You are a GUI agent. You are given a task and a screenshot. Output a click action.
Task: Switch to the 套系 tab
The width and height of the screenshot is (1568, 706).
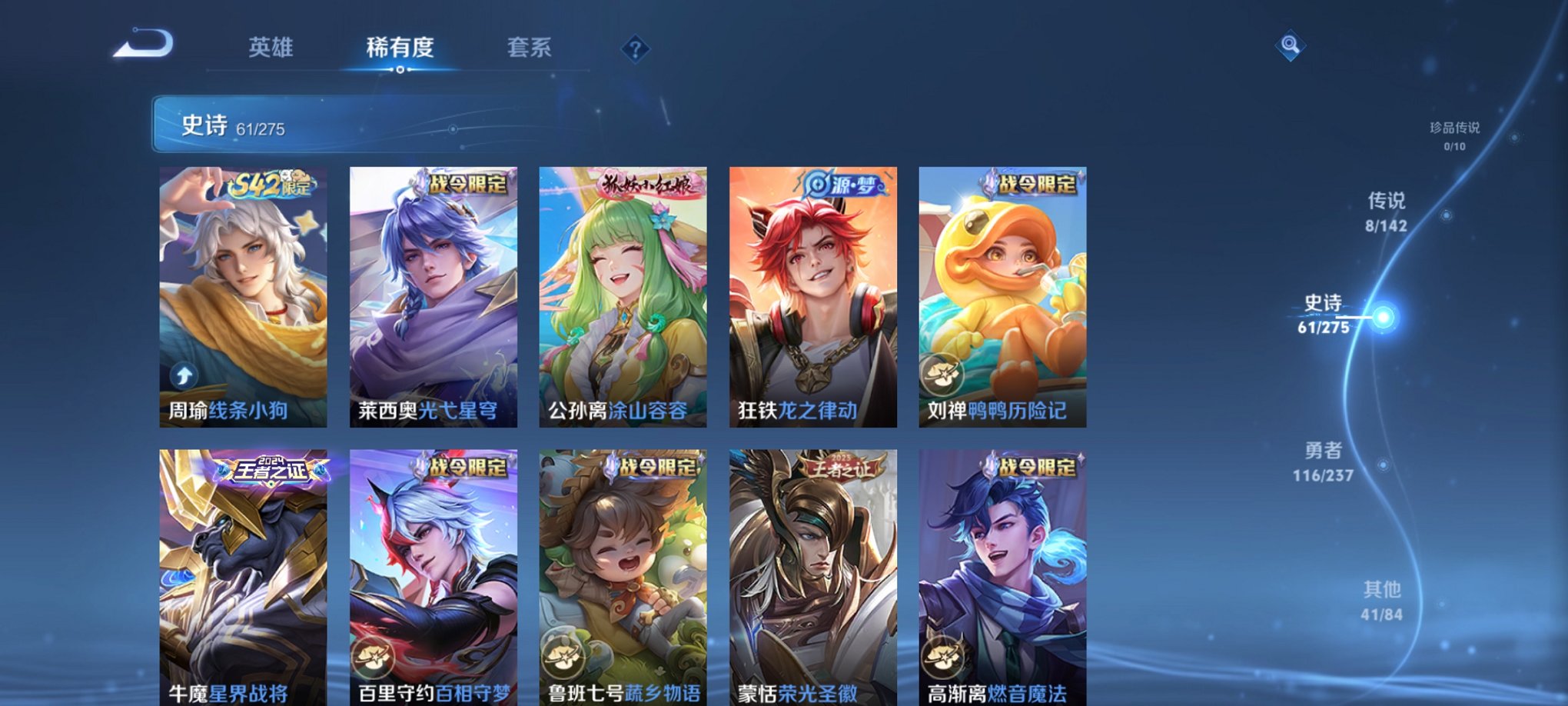[x=530, y=48]
